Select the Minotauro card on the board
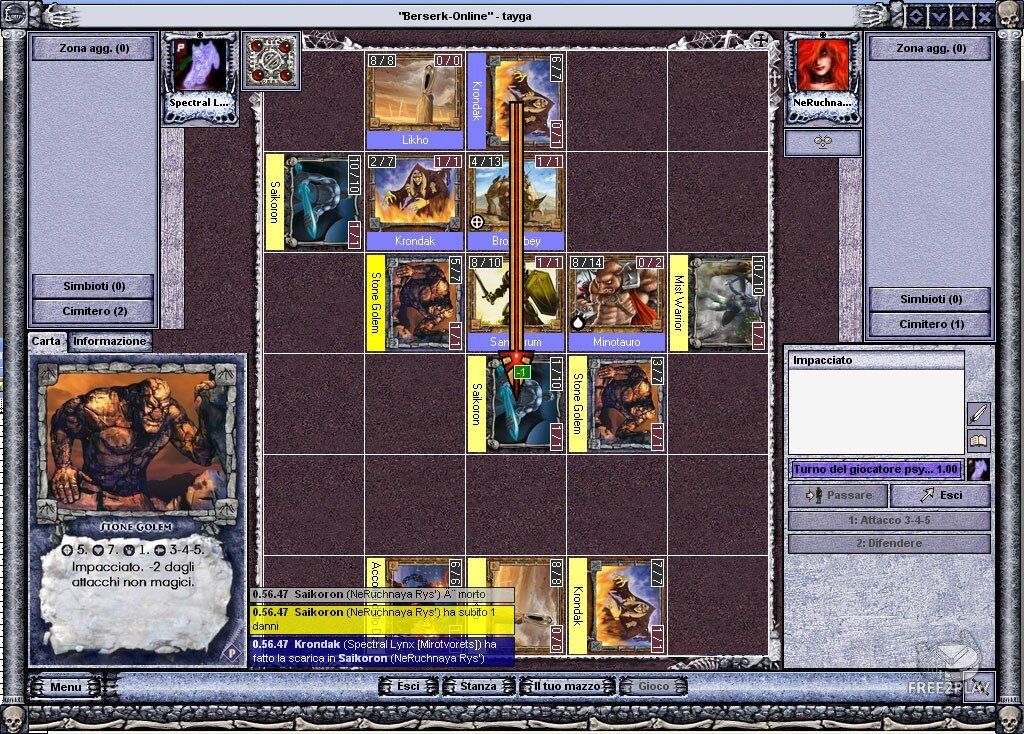This screenshot has width=1024, height=734. click(x=615, y=300)
